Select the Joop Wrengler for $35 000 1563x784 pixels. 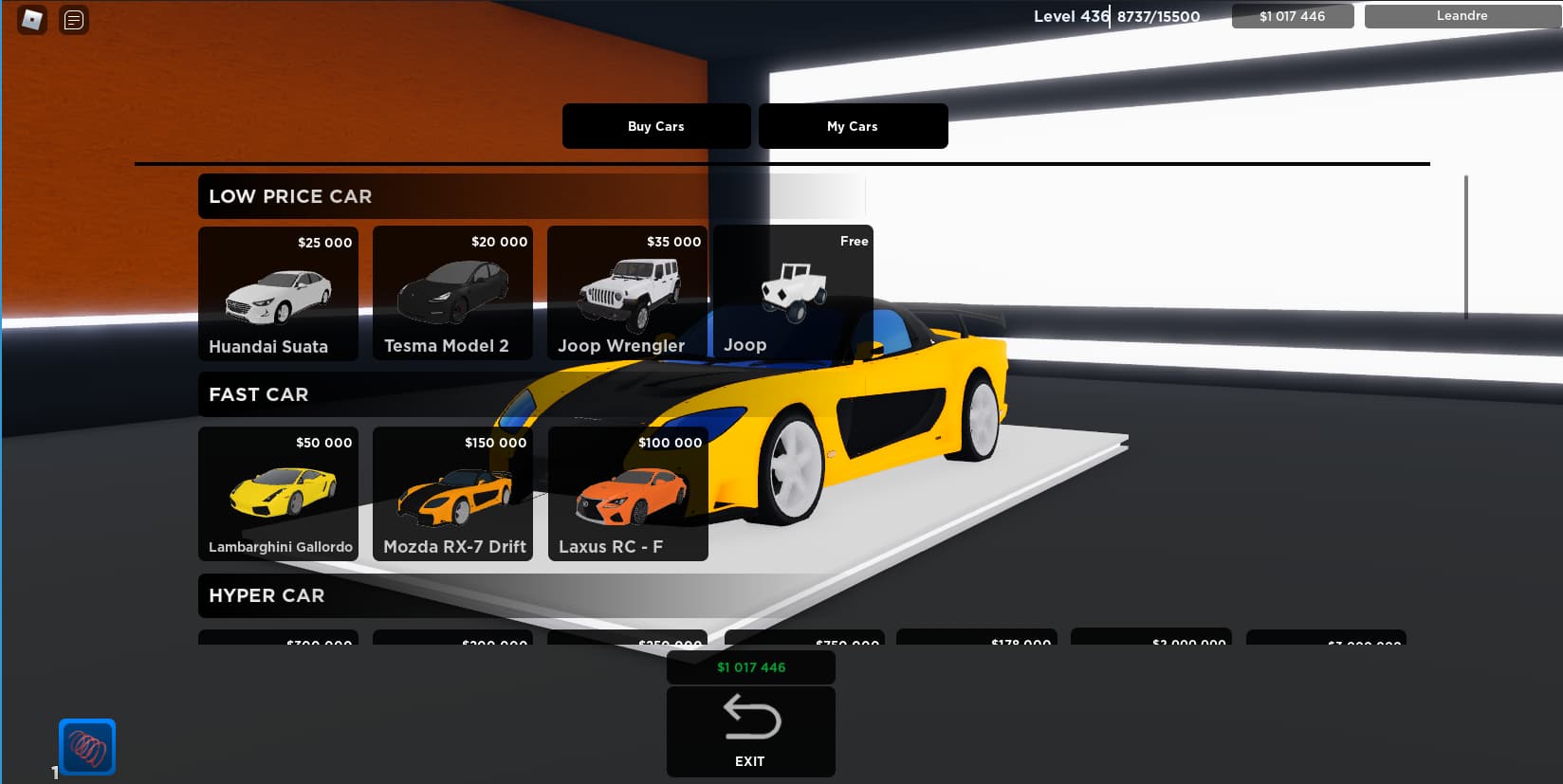627,294
